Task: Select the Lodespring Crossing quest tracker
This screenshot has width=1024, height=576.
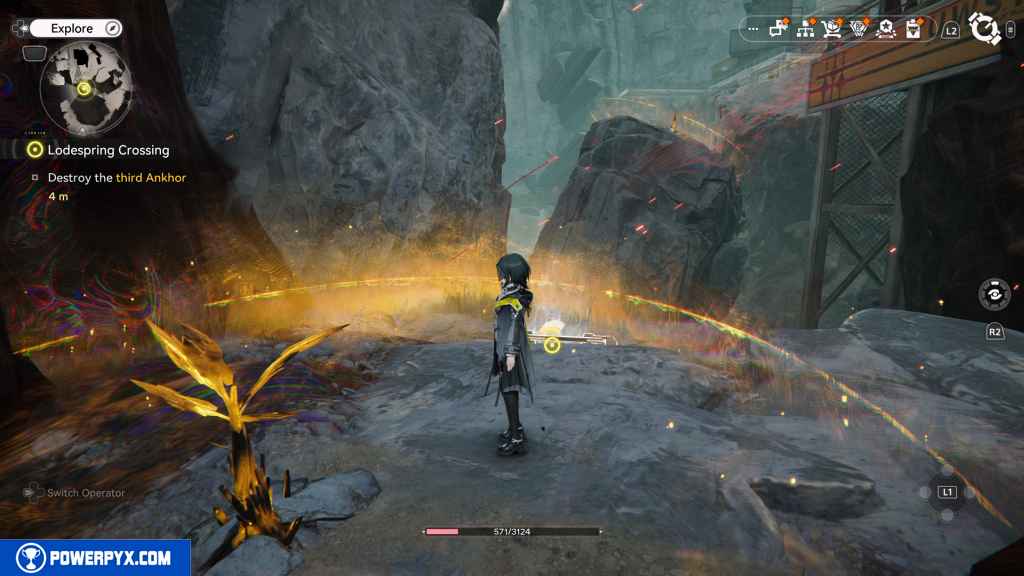Action: [108, 150]
